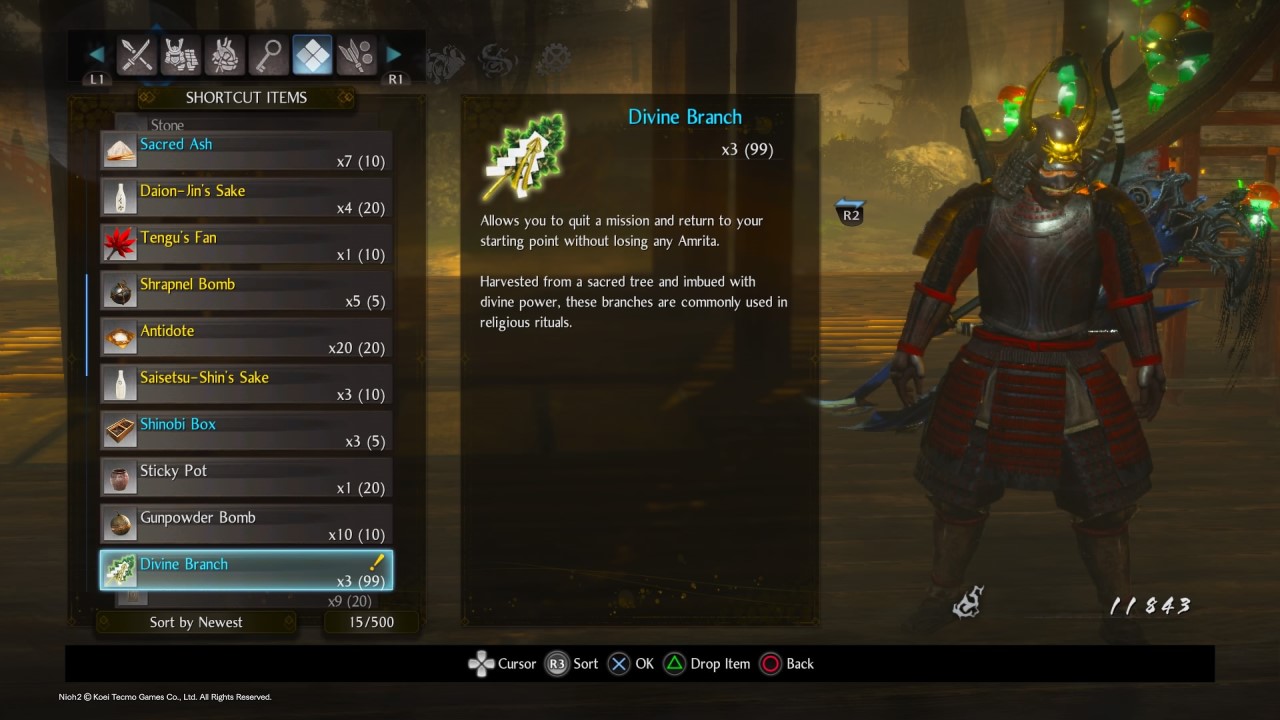Open the four-diamond shortcut items tab
The width and height of the screenshot is (1280, 720).
click(x=313, y=56)
